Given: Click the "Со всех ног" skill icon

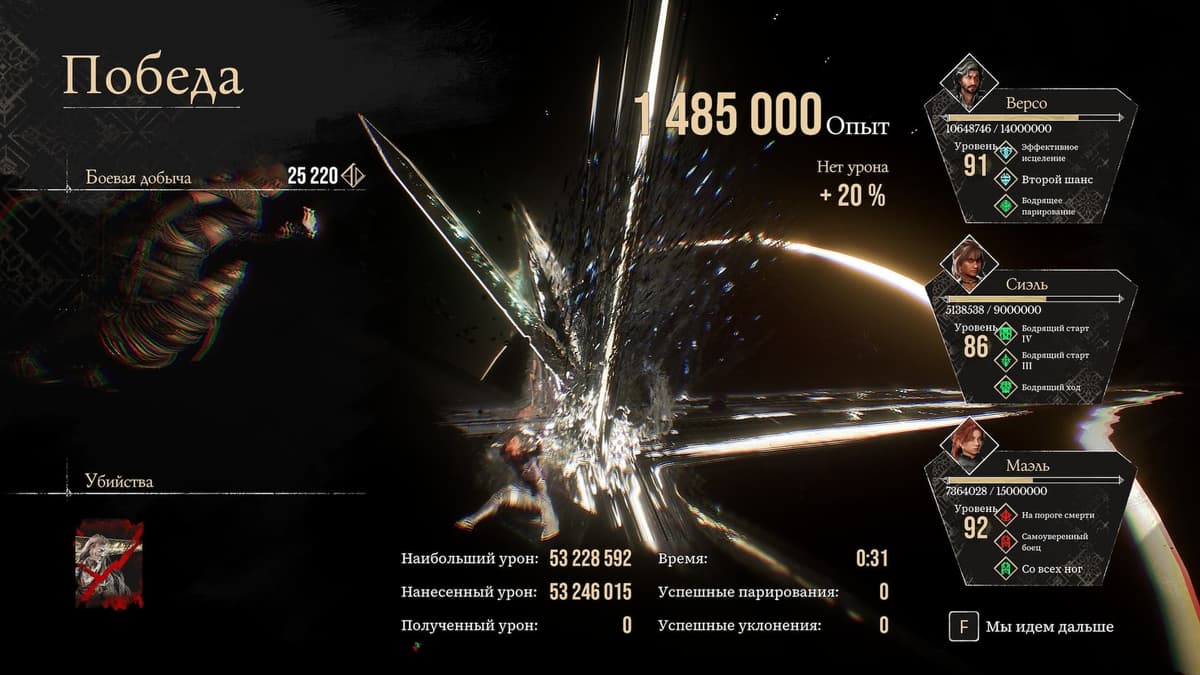Looking at the screenshot, I should pos(1005,568).
